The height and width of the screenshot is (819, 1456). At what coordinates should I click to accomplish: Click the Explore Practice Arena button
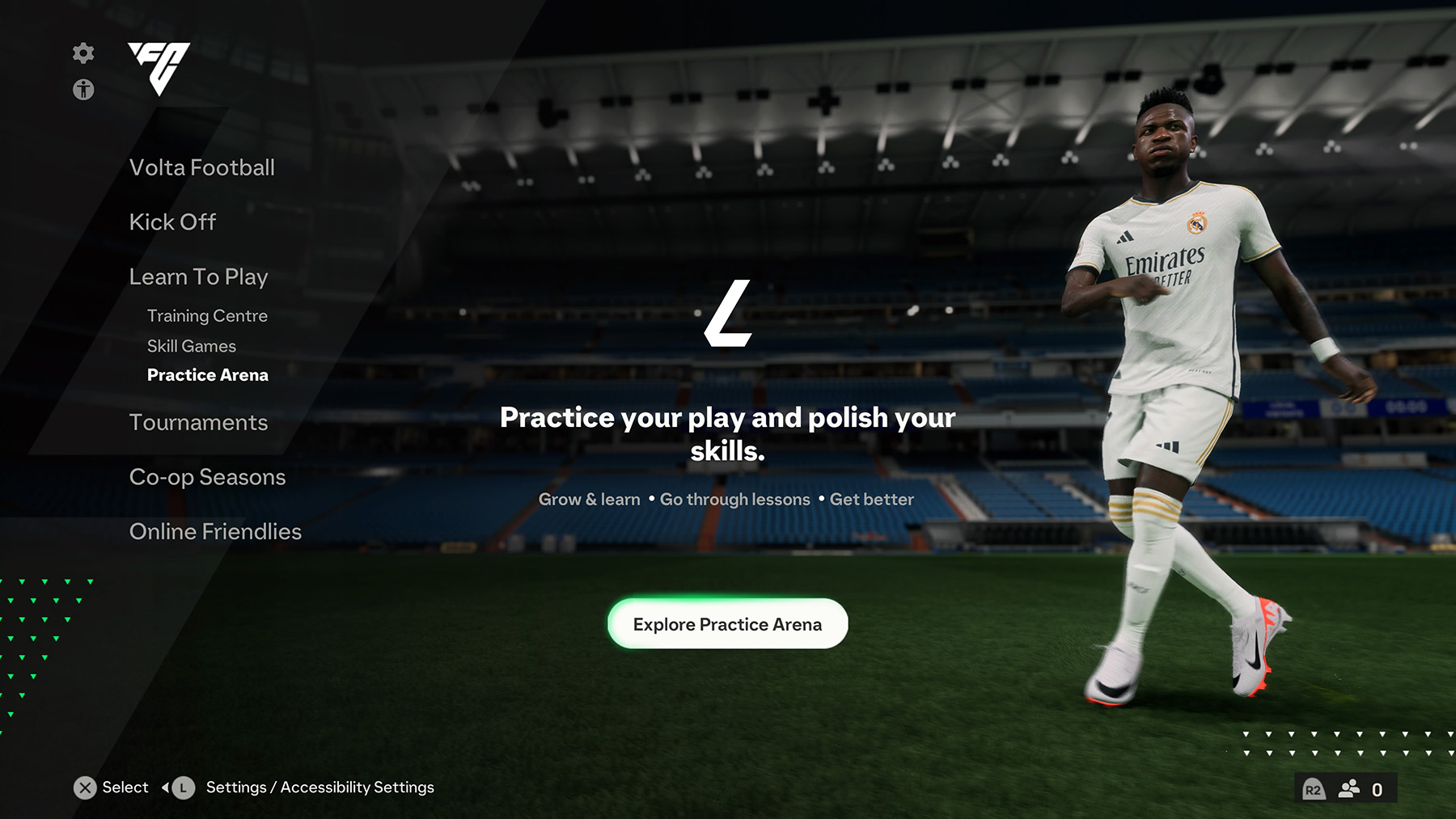(726, 623)
